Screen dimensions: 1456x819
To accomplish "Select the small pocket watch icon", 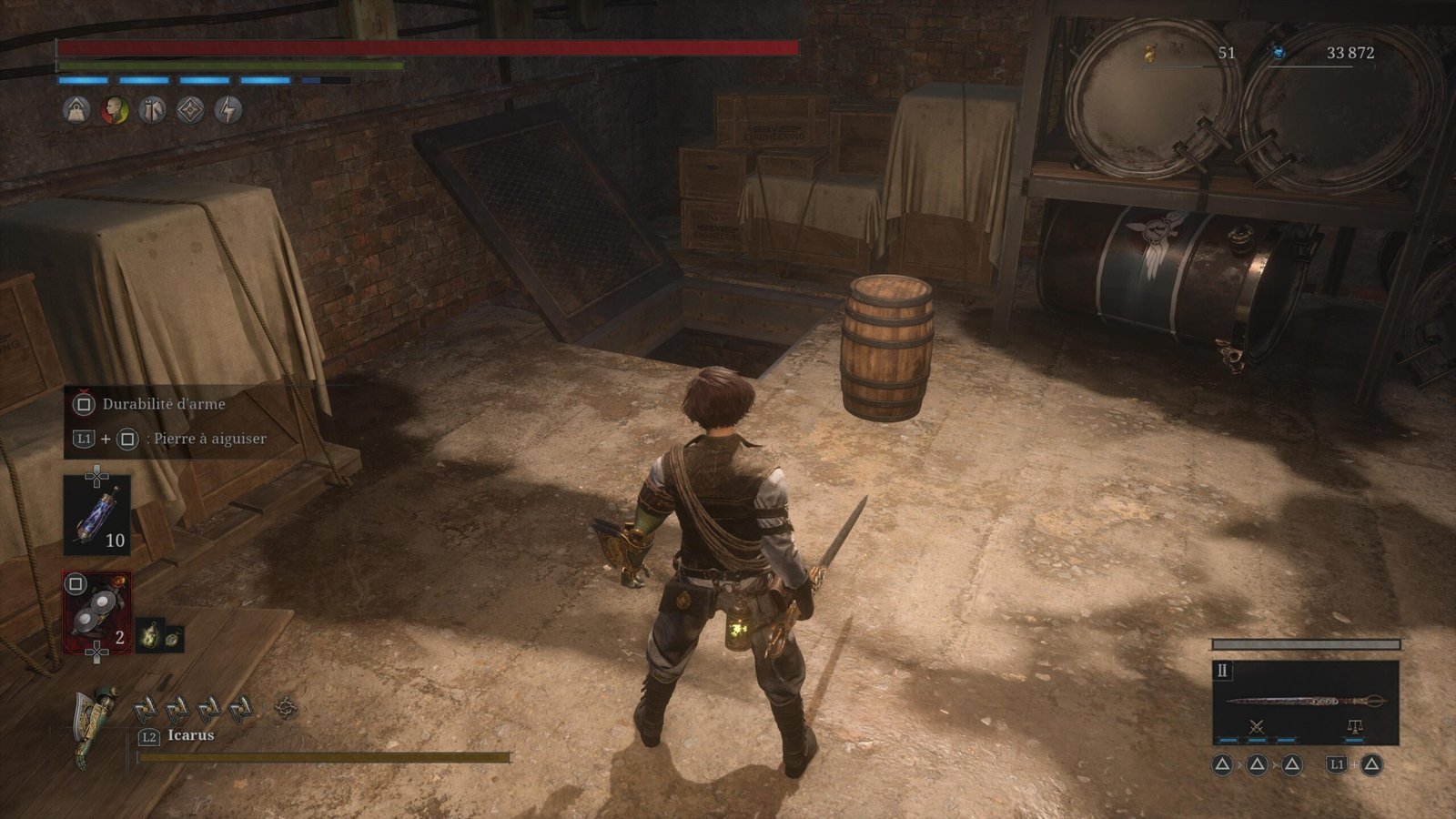I will [x=173, y=638].
